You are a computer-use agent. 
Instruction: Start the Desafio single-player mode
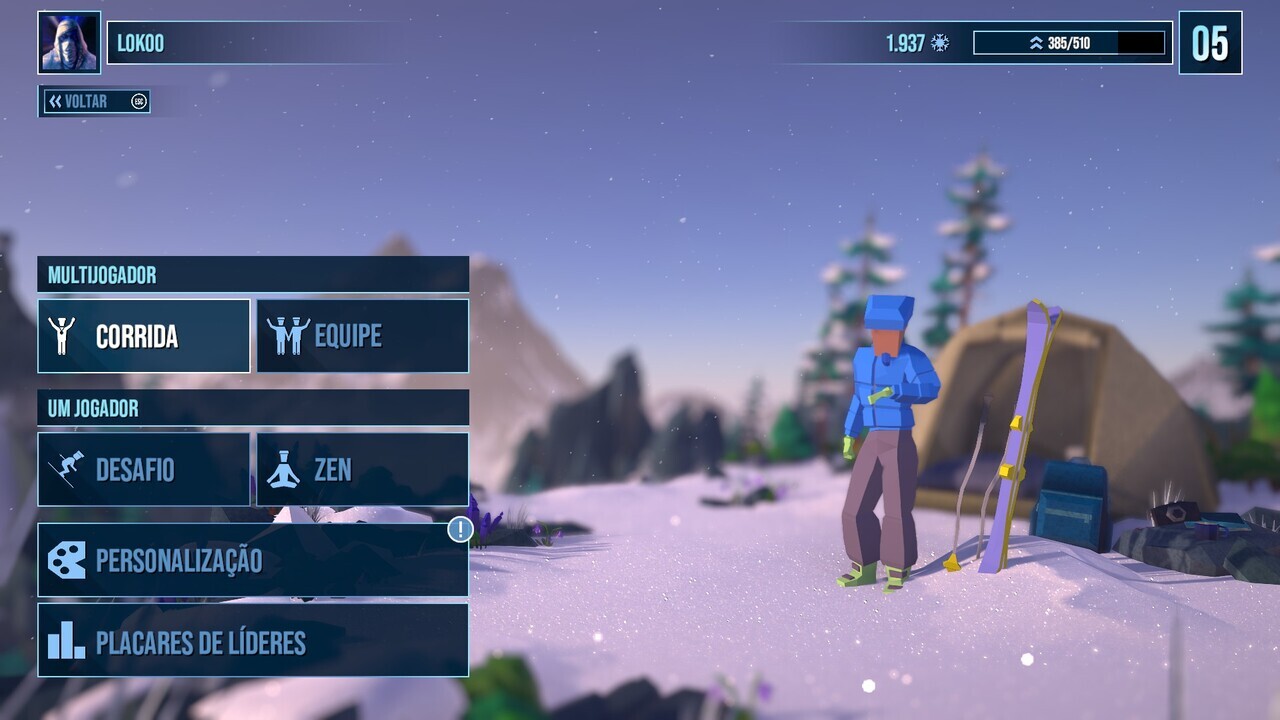[144, 469]
